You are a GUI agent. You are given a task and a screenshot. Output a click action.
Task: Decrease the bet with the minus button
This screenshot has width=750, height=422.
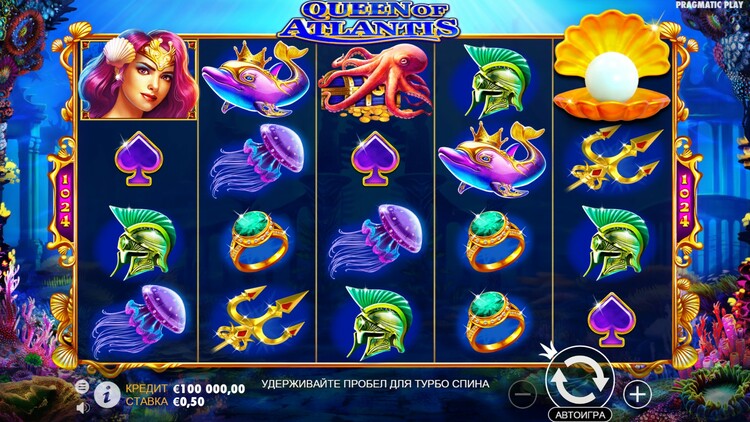pyautogui.click(x=522, y=394)
